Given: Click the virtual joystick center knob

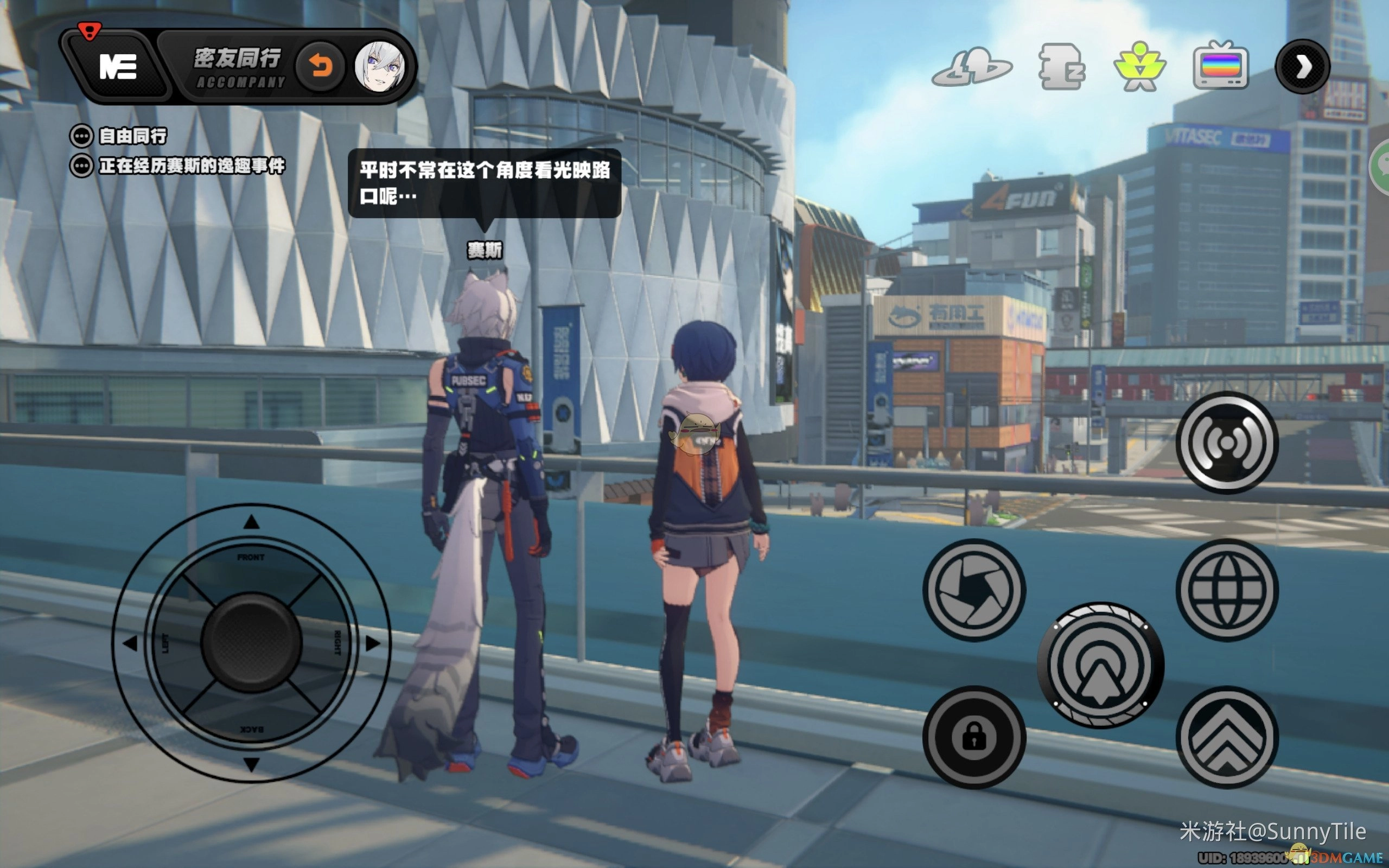Looking at the screenshot, I should click(x=251, y=643).
